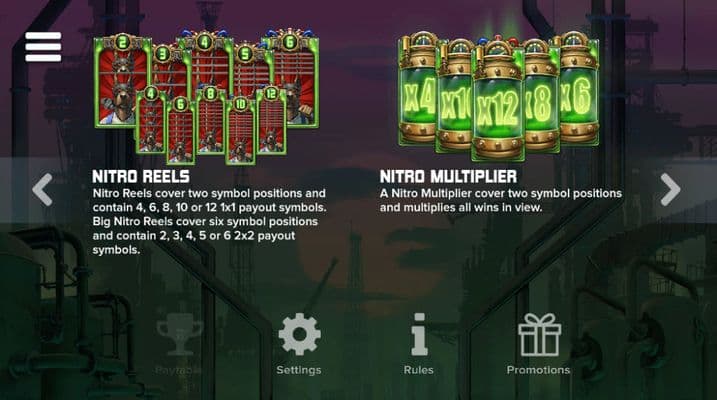
Task: Open the Paytable tab
Action: (x=179, y=345)
